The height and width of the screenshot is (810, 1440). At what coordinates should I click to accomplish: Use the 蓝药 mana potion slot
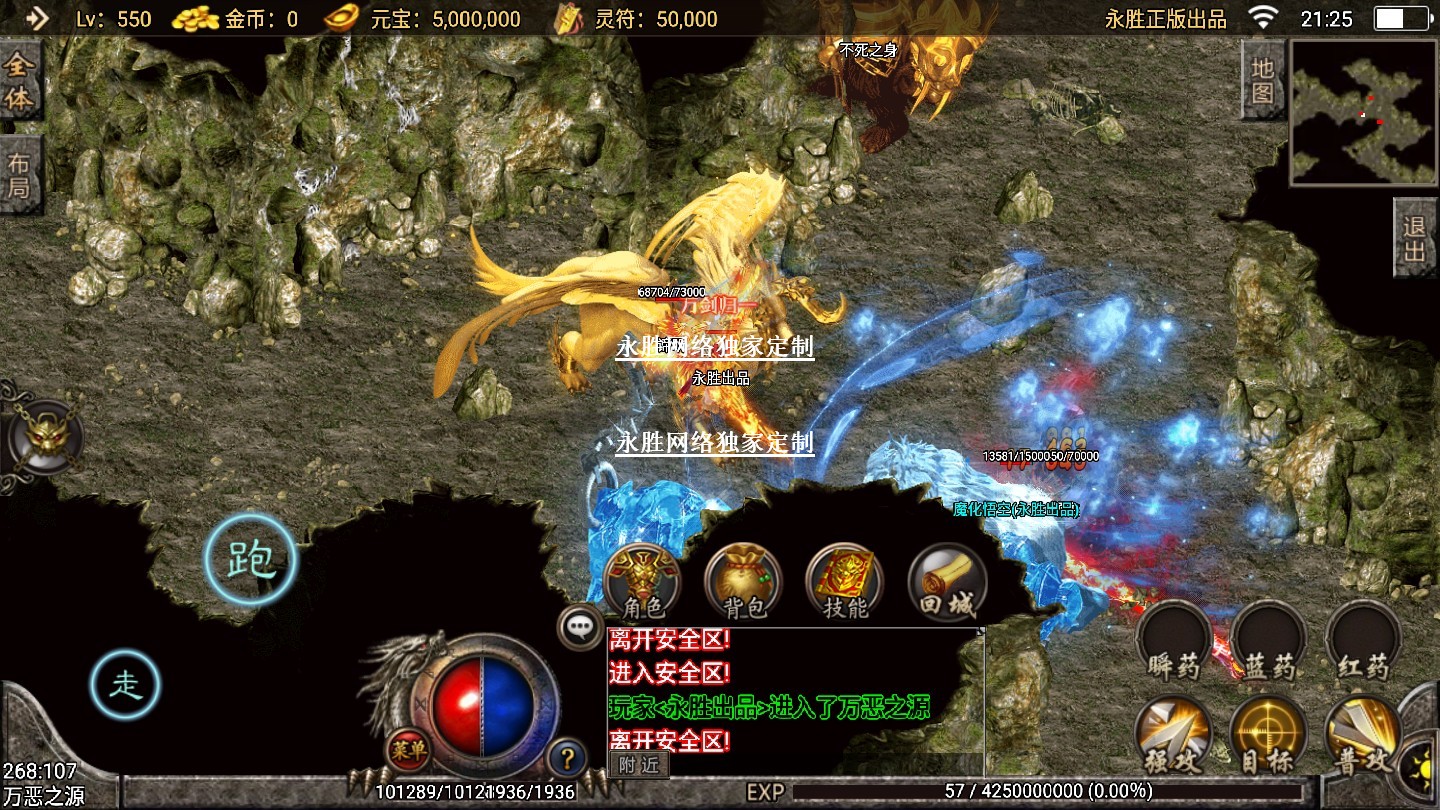tap(1269, 642)
